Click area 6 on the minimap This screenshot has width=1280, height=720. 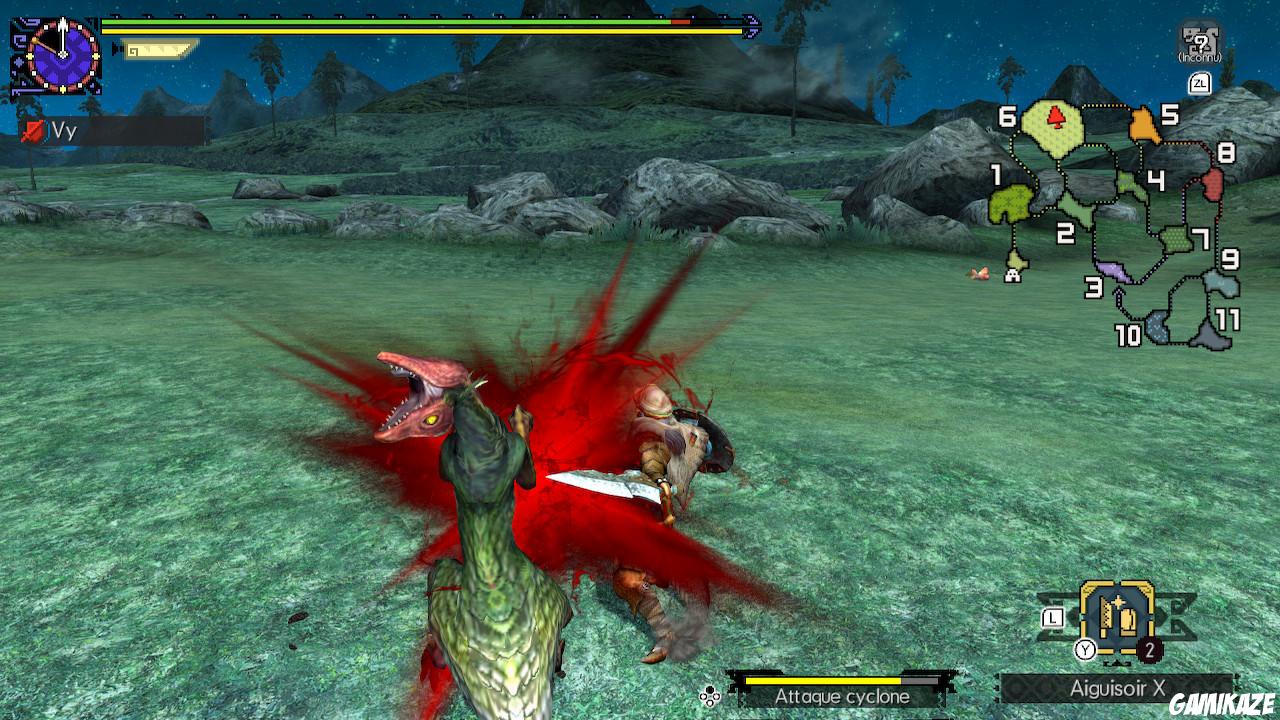[1053, 125]
